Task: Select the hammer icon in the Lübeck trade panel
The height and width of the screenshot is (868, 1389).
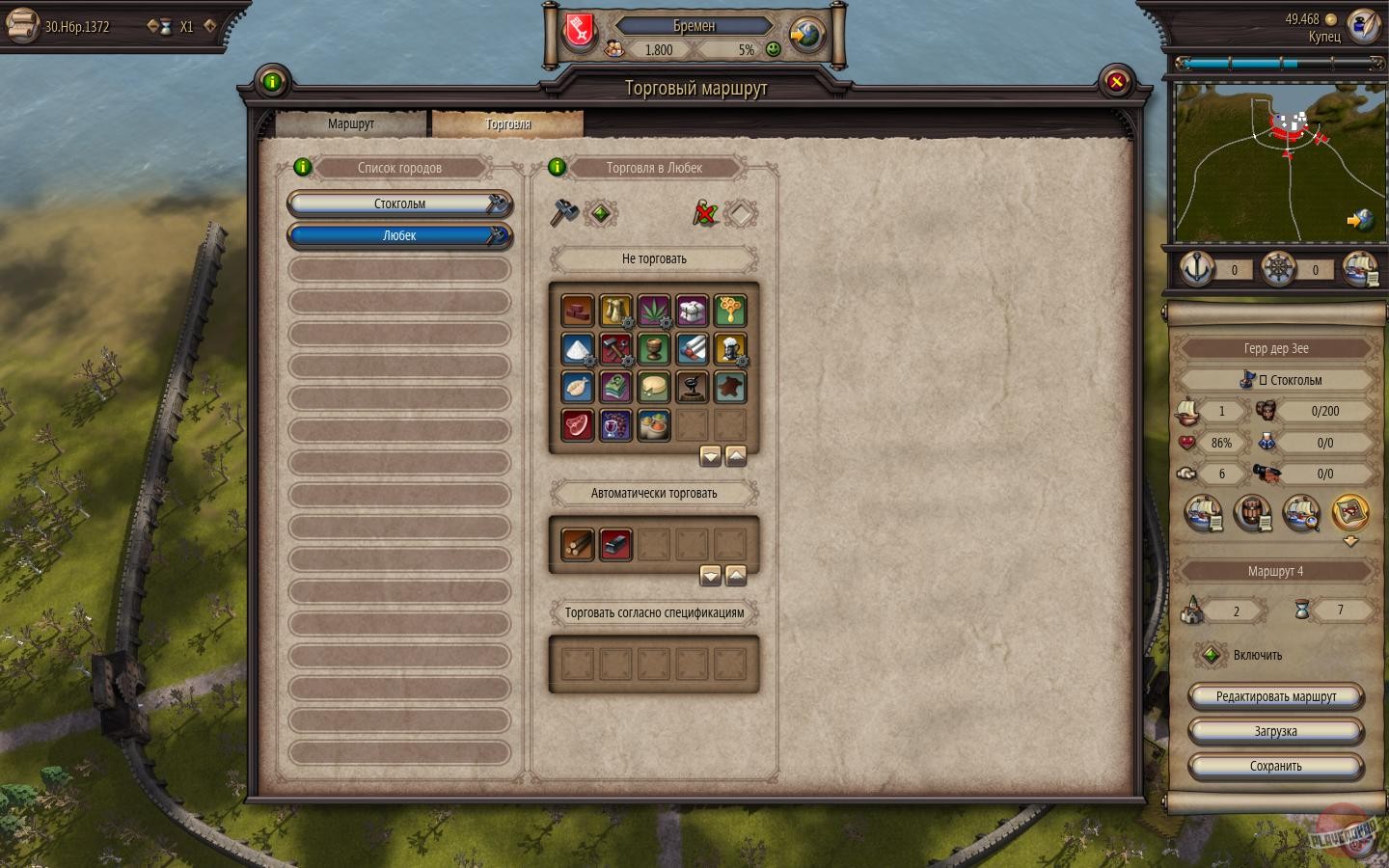Action: (x=563, y=214)
